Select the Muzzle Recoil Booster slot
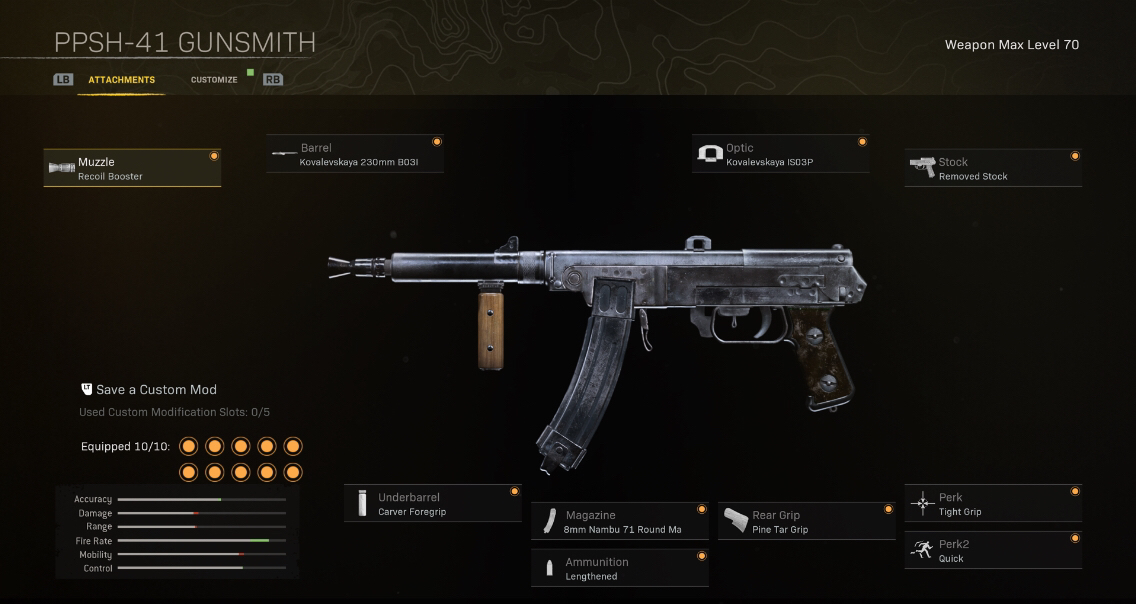The image size is (1136, 604). click(x=132, y=169)
